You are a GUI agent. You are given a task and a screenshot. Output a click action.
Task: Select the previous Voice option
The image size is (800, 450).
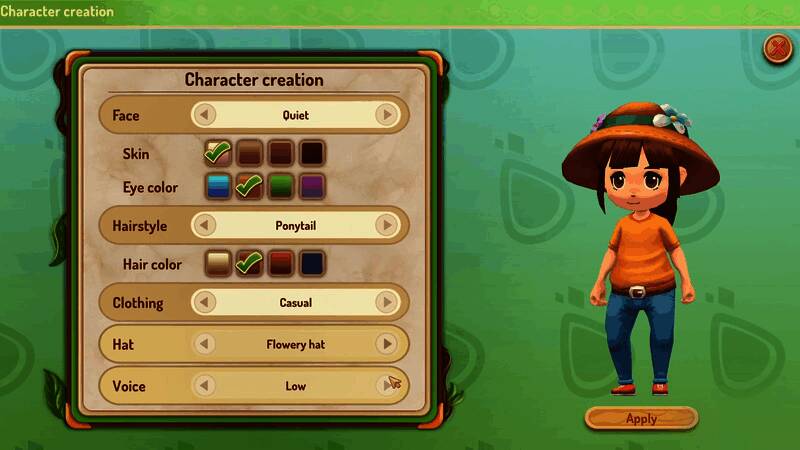[x=204, y=385]
